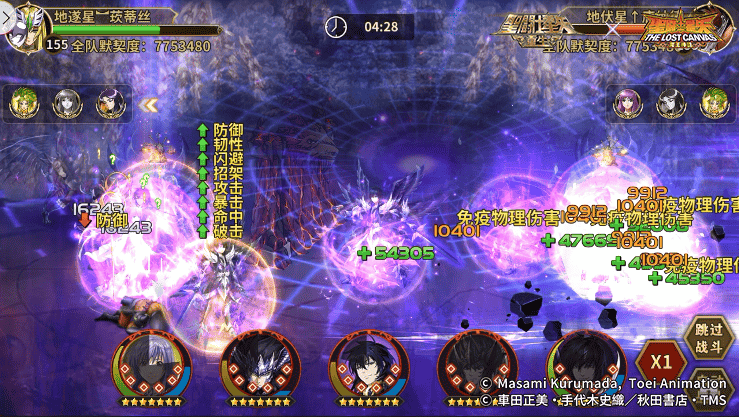
Task: Select the purple-haired ally support icon on the left
Action: coord(110,103)
